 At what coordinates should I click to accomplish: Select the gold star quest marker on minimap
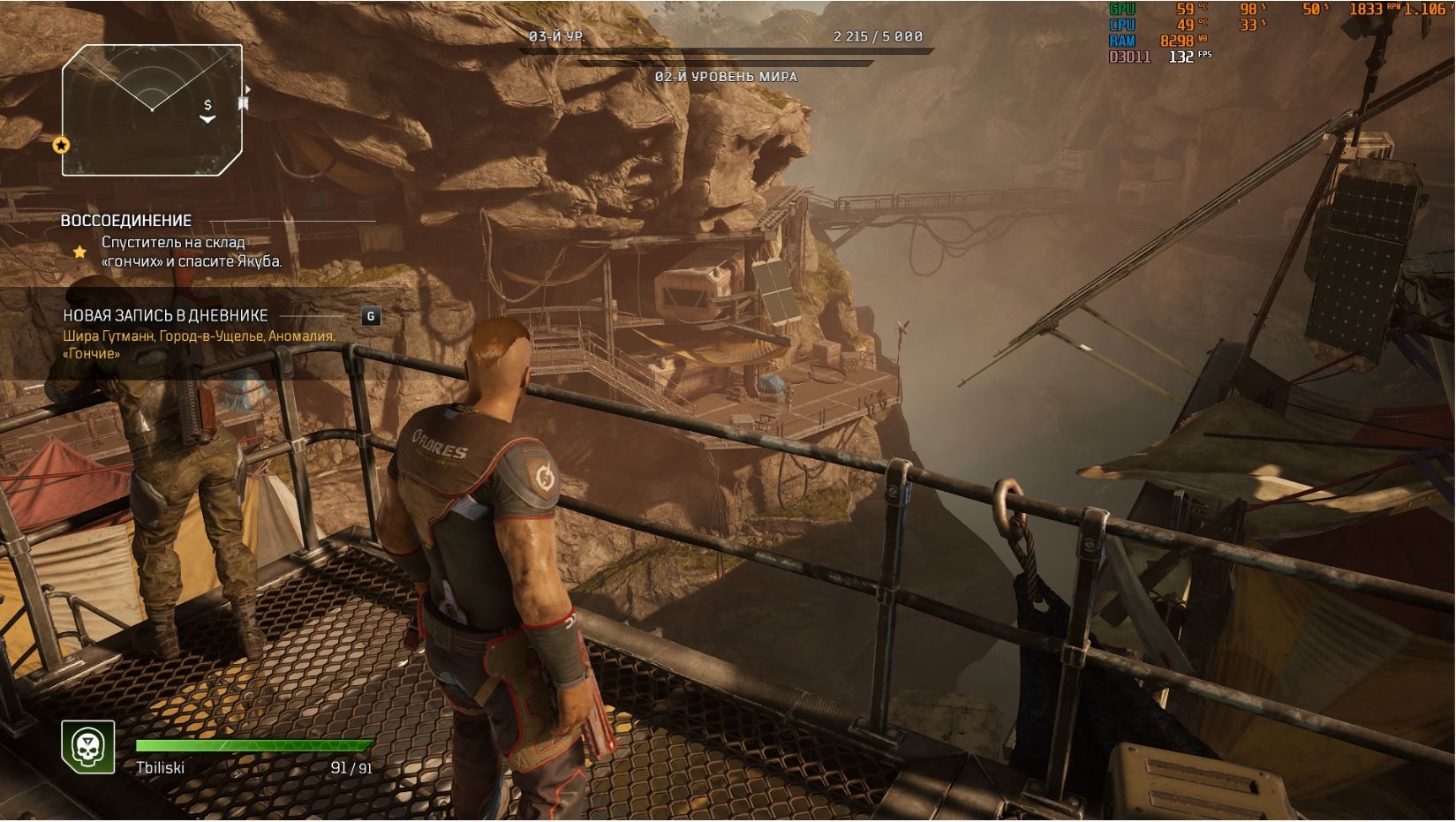click(x=61, y=145)
